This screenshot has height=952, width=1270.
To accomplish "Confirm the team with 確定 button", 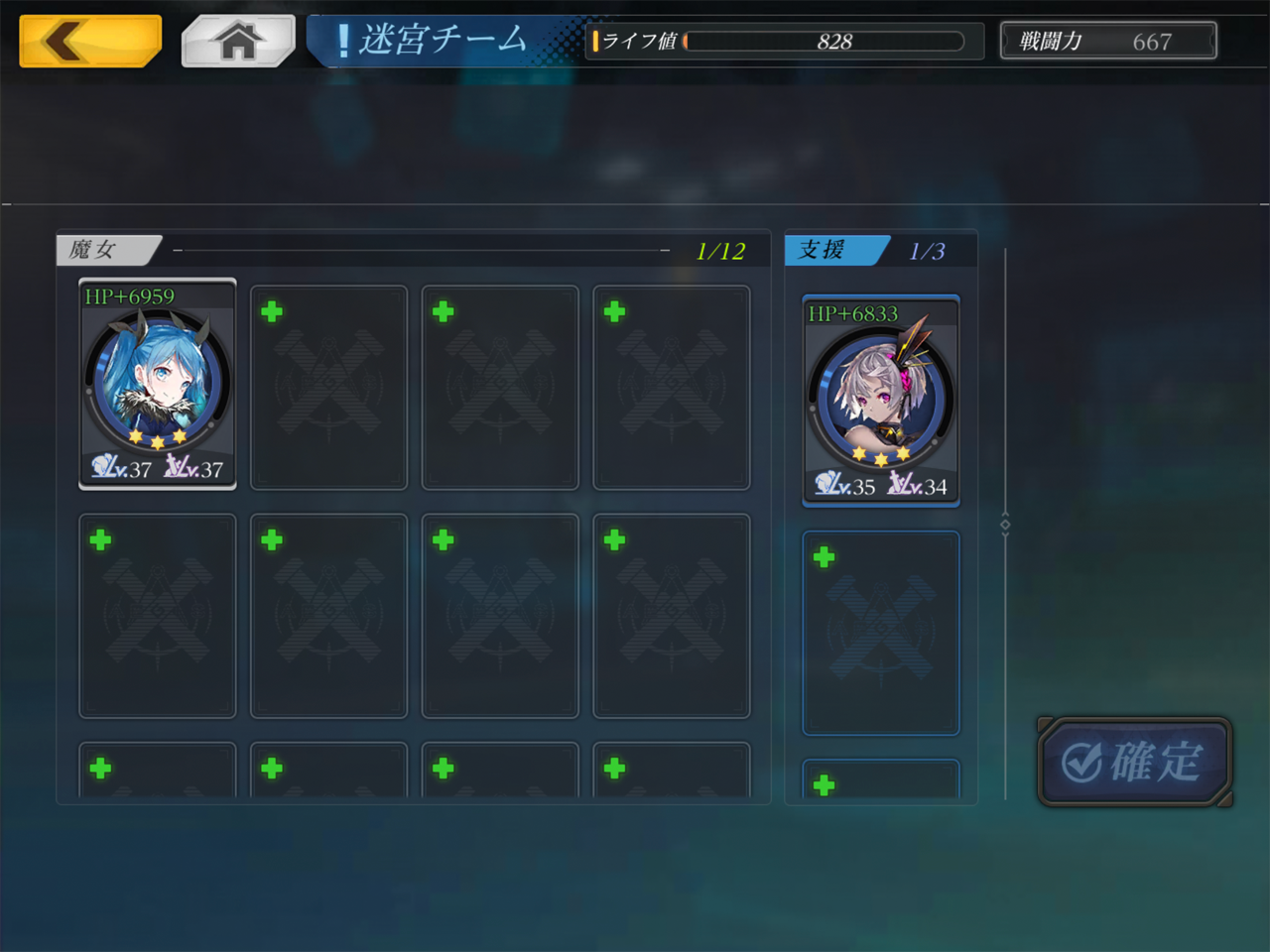I will click(x=1135, y=762).
